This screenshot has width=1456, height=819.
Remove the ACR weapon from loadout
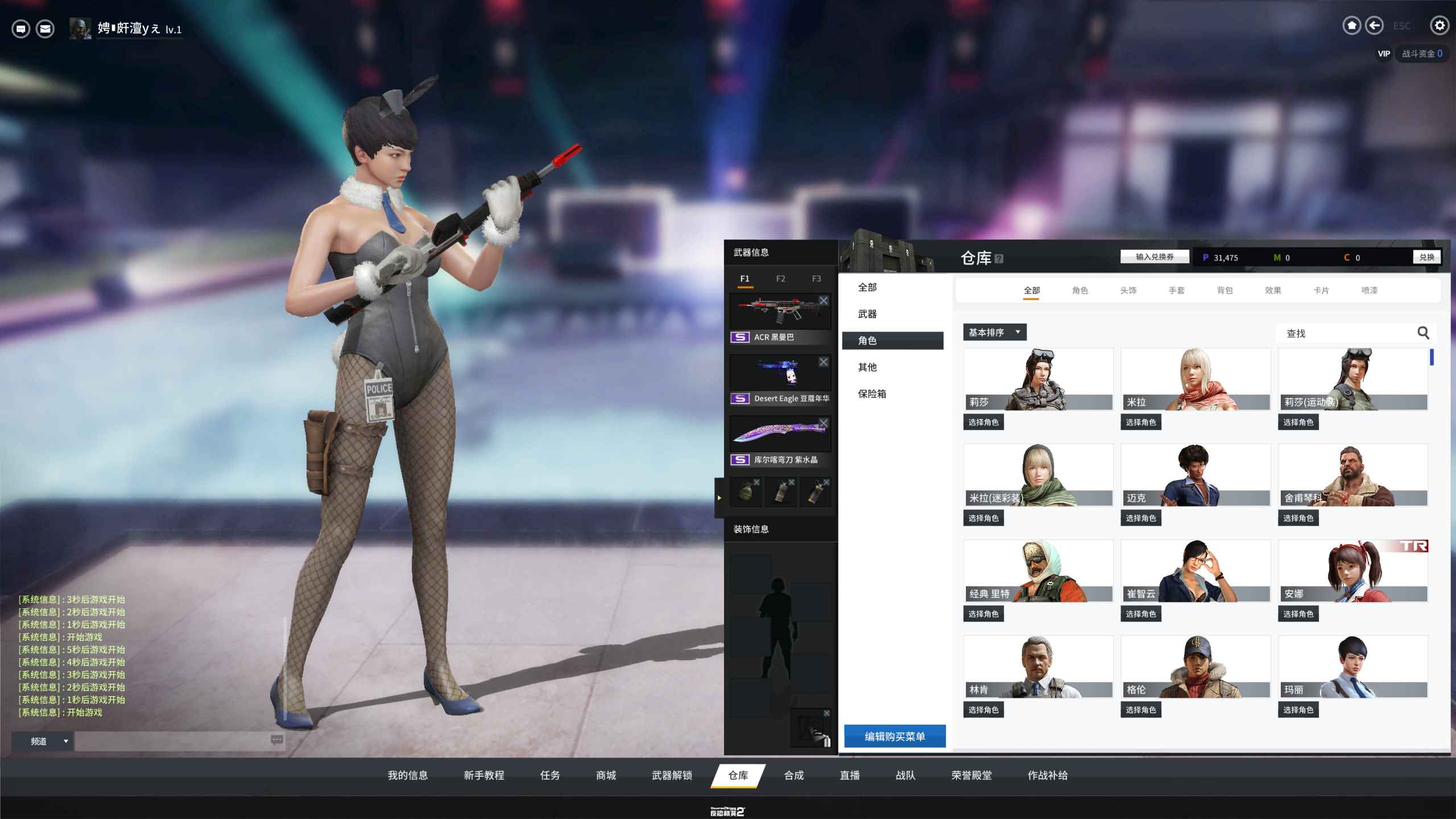pyautogui.click(x=824, y=300)
